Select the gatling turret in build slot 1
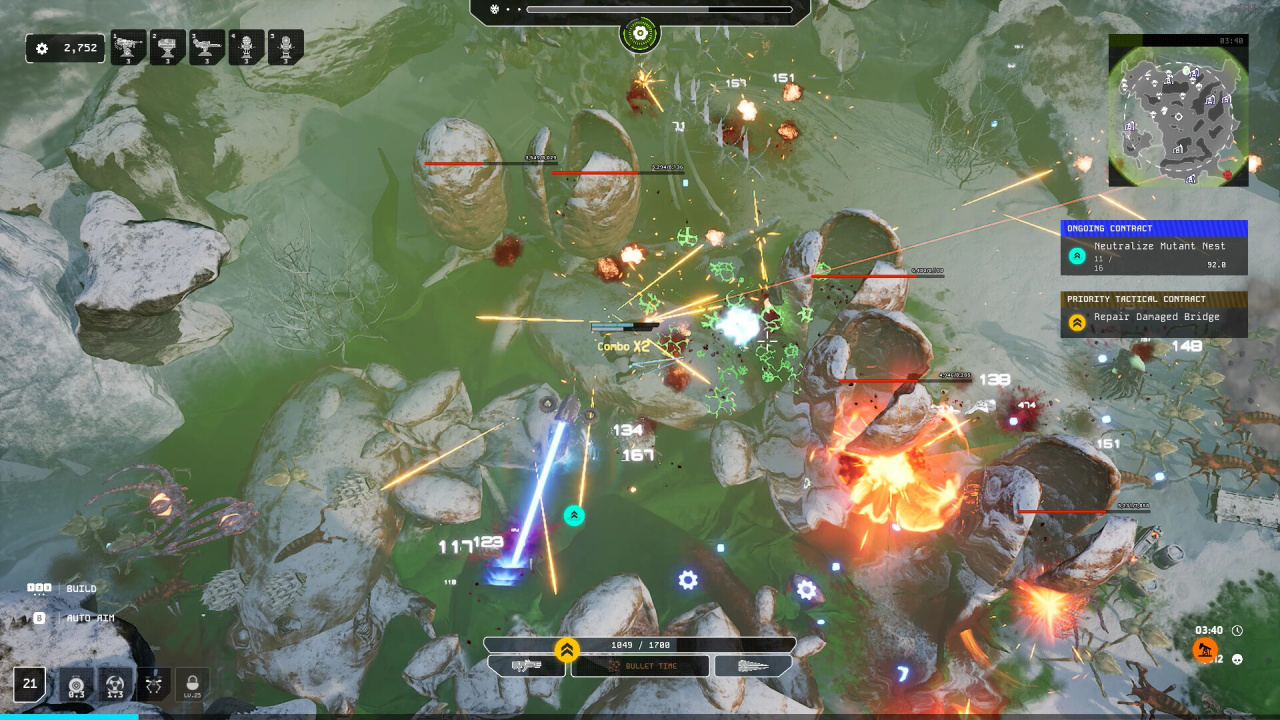The height and width of the screenshot is (720, 1280). click(128, 47)
